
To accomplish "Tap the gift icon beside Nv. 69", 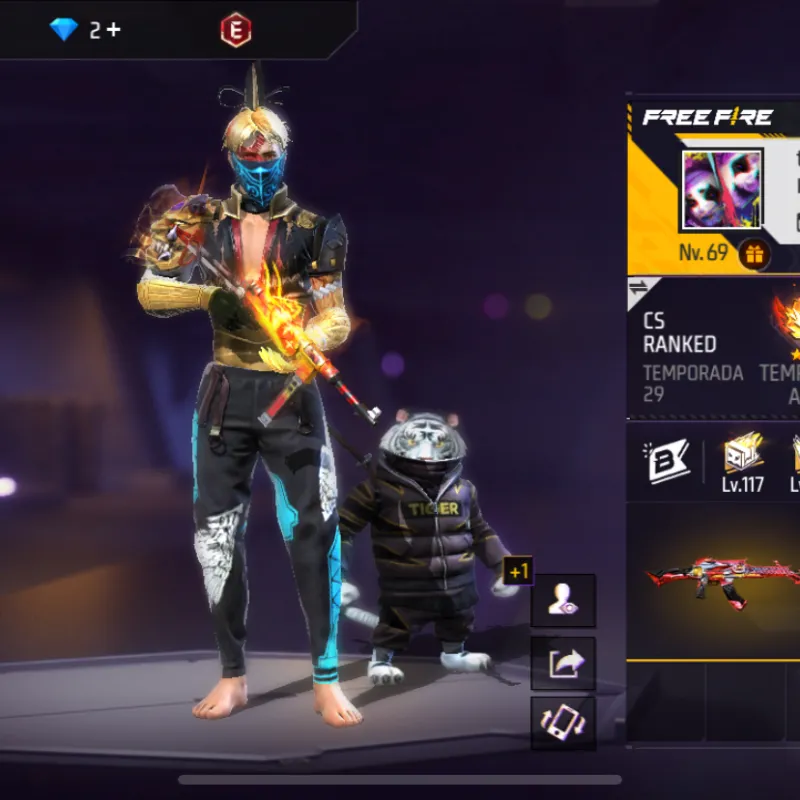I will click(x=755, y=254).
